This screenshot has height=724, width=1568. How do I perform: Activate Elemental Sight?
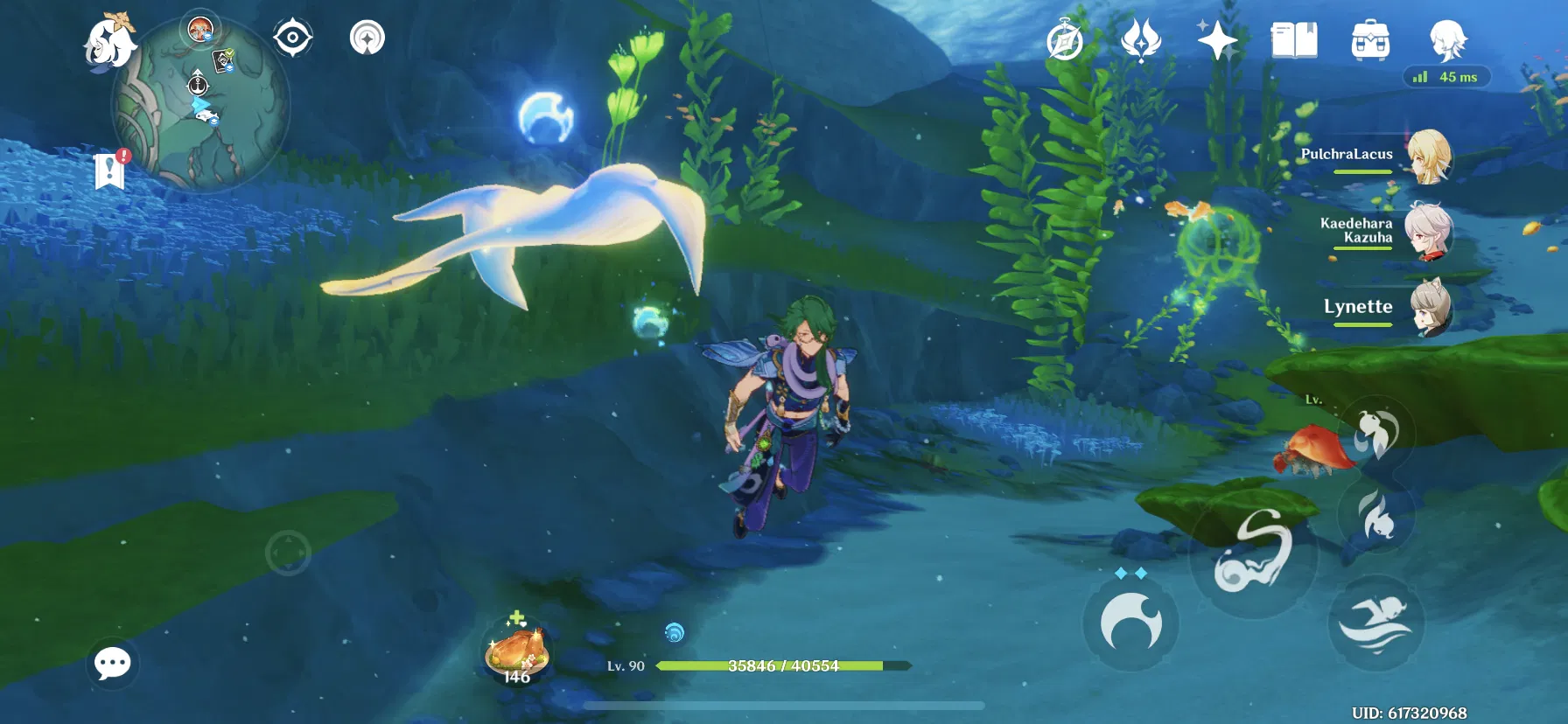pos(291,38)
